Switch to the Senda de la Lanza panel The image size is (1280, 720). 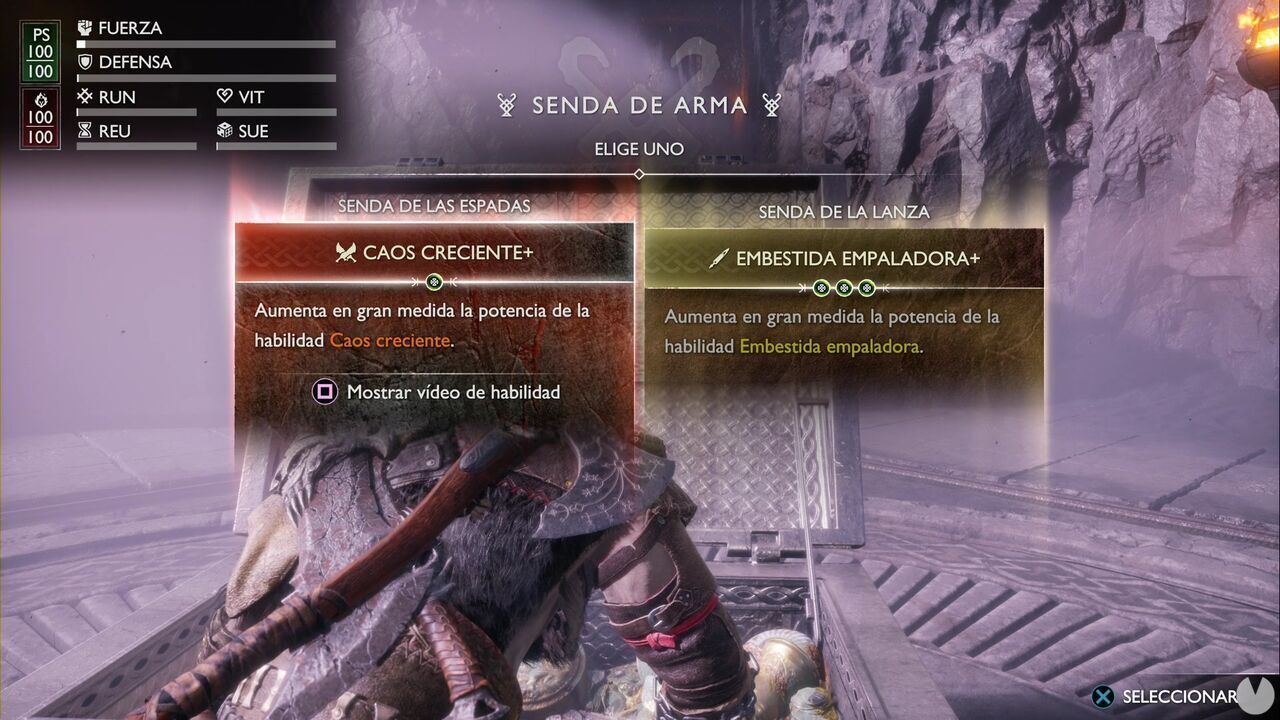(x=846, y=212)
